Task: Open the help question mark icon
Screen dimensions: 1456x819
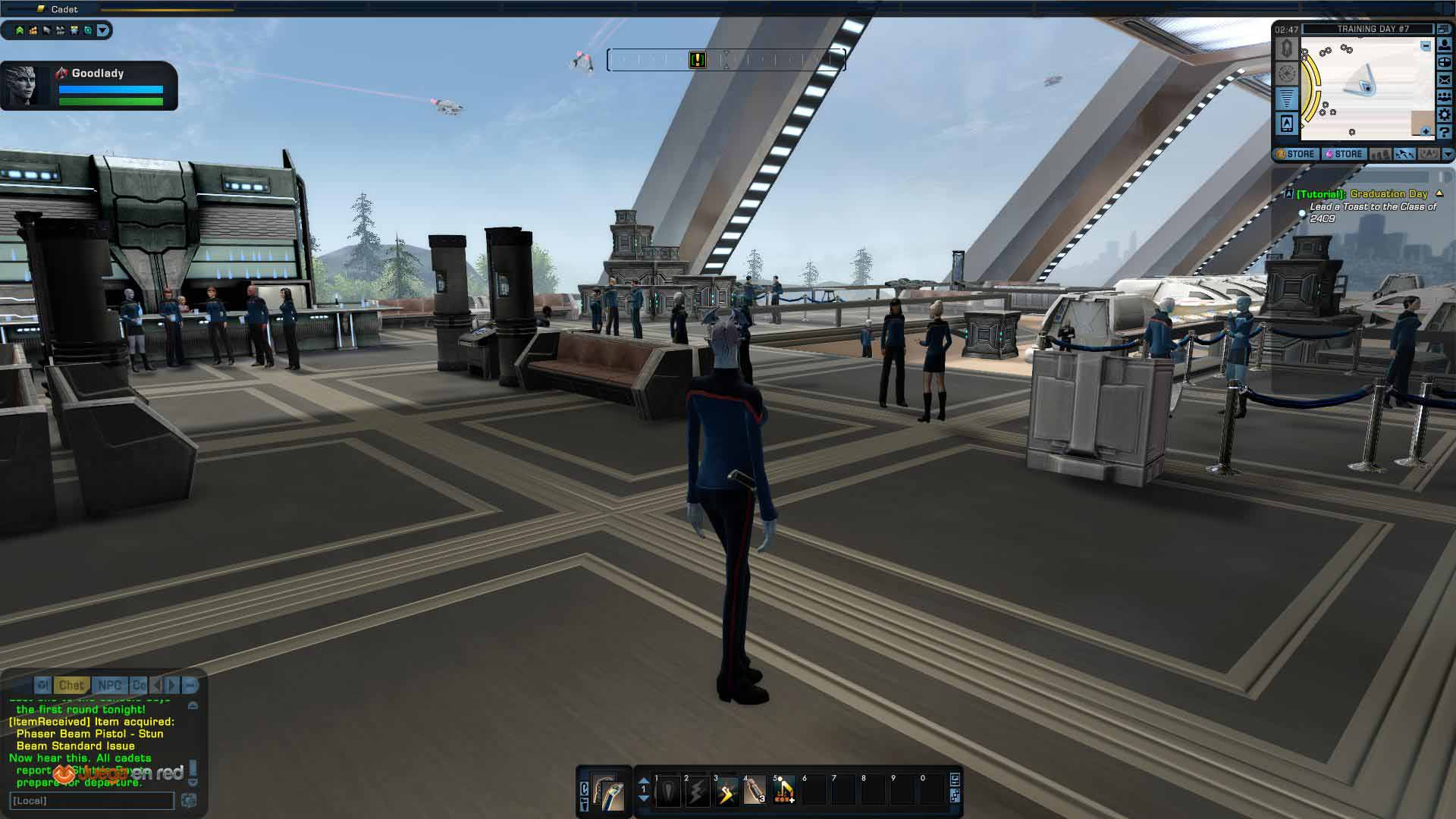Action: point(1445,132)
